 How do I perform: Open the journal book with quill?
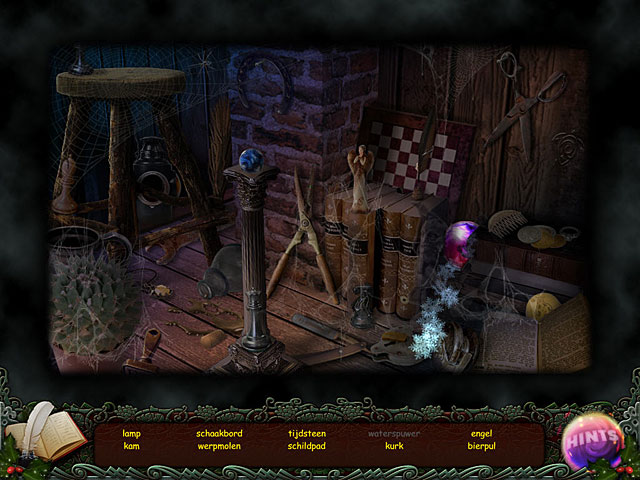(x=44, y=437)
